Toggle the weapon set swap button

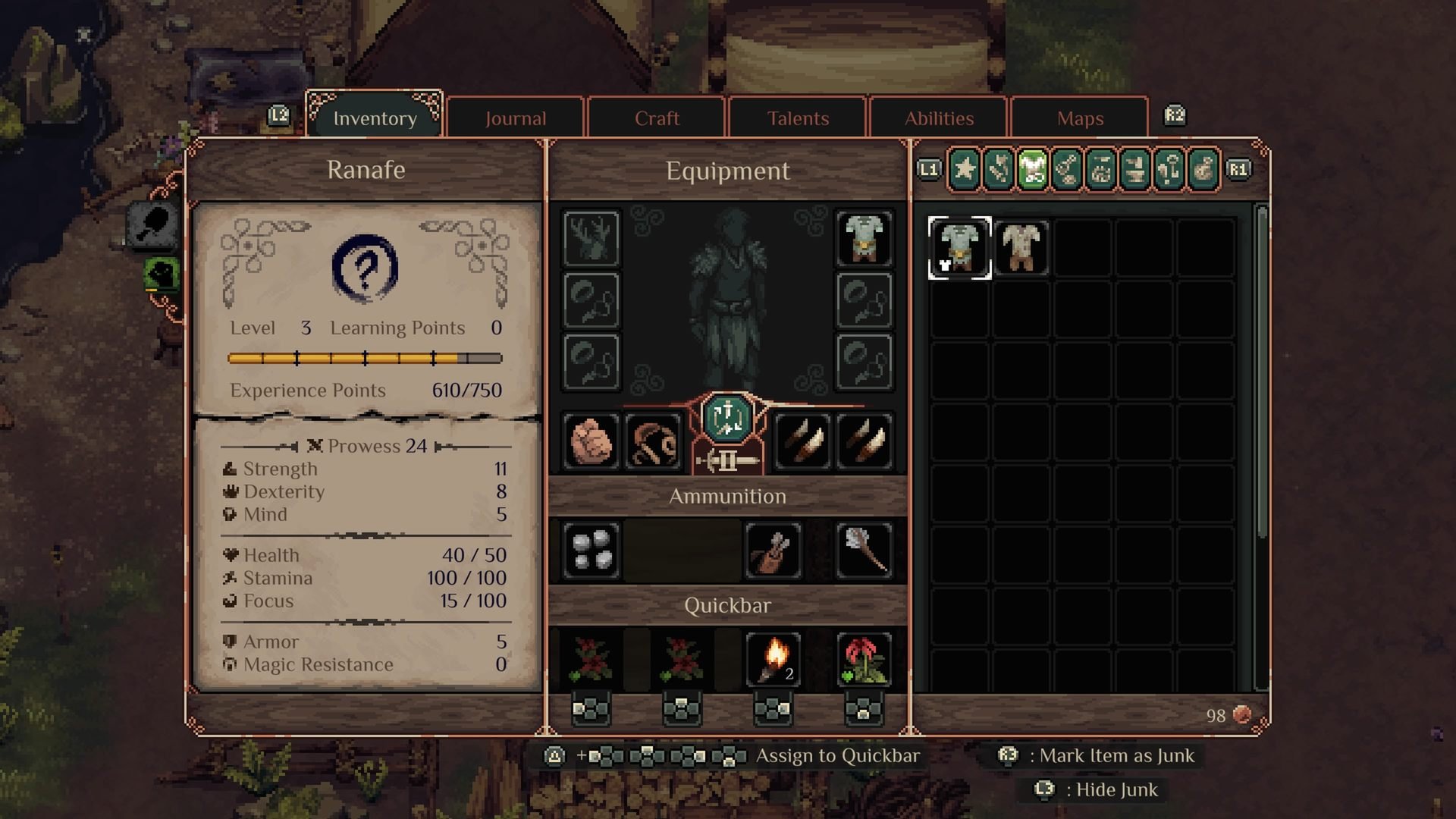(x=727, y=419)
